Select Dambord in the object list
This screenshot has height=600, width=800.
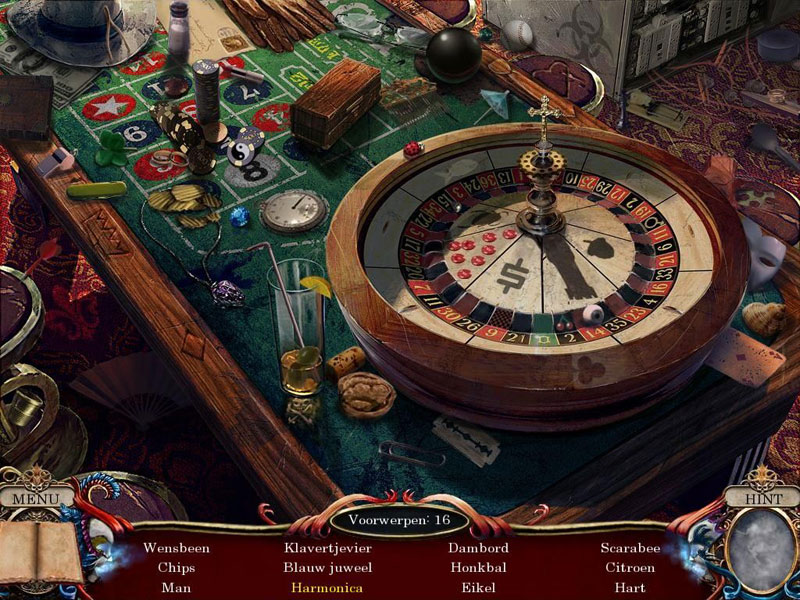point(478,548)
